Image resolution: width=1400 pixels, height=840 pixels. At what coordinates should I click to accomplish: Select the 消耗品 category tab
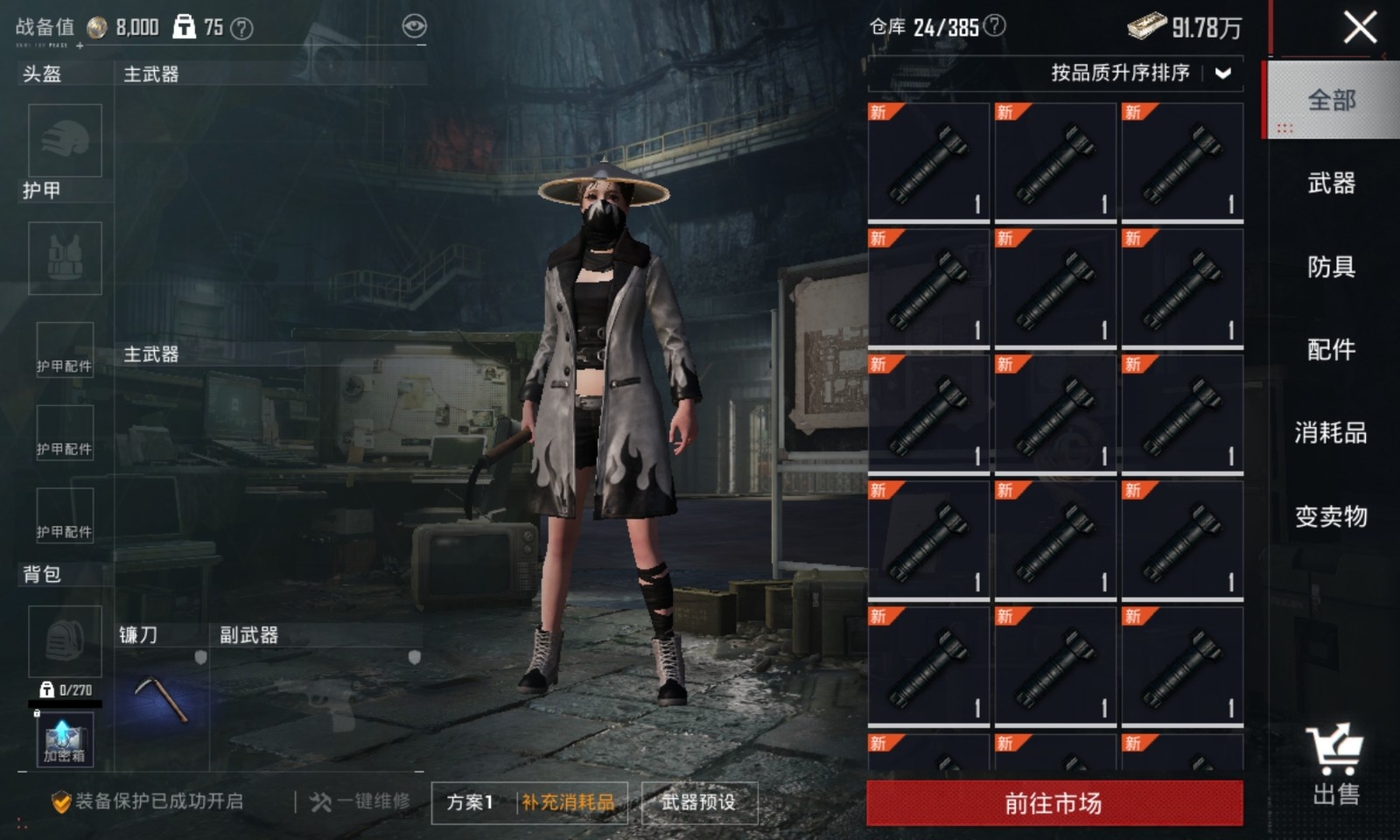[x=1331, y=432]
